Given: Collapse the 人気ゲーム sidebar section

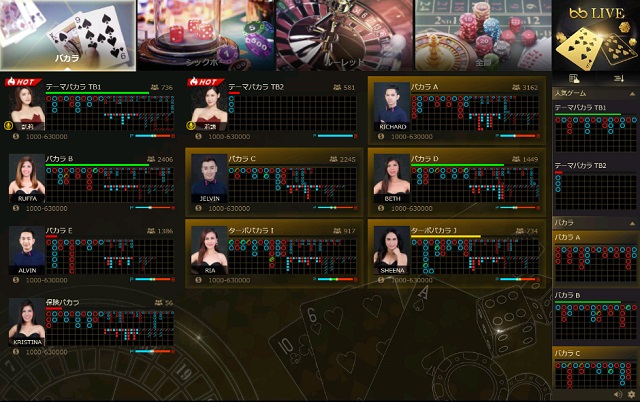Looking at the screenshot, I should point(631,93).
